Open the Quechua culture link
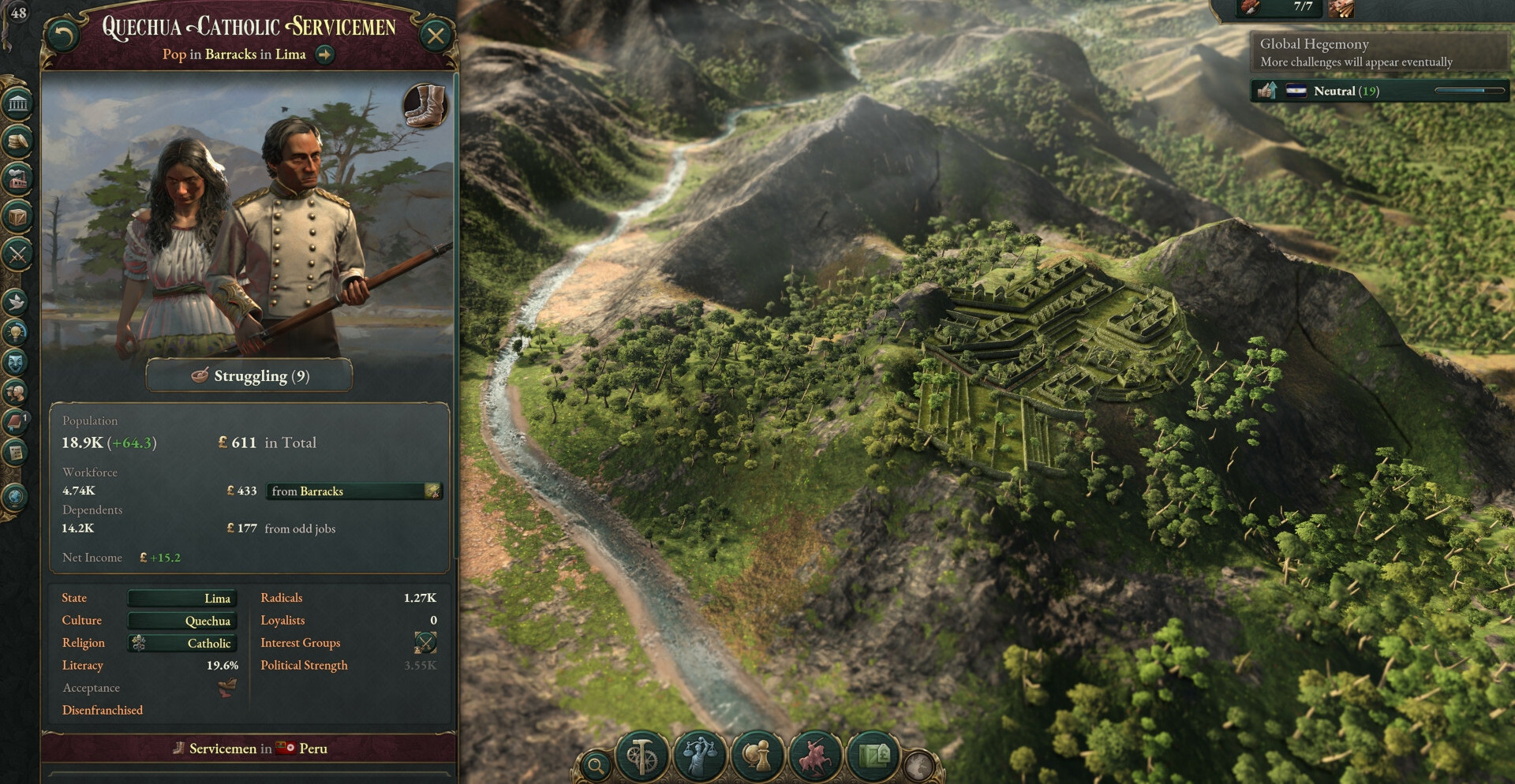Screen dimensions: 1515x784 pyautogui.click(x=182, y=622)
